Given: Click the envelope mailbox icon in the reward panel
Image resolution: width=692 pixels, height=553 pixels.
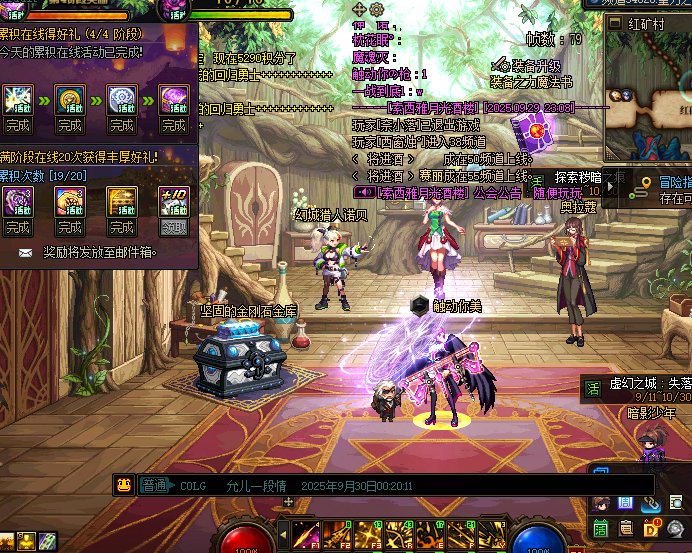Looking at the screenshot, I should (x=24, y=253).
